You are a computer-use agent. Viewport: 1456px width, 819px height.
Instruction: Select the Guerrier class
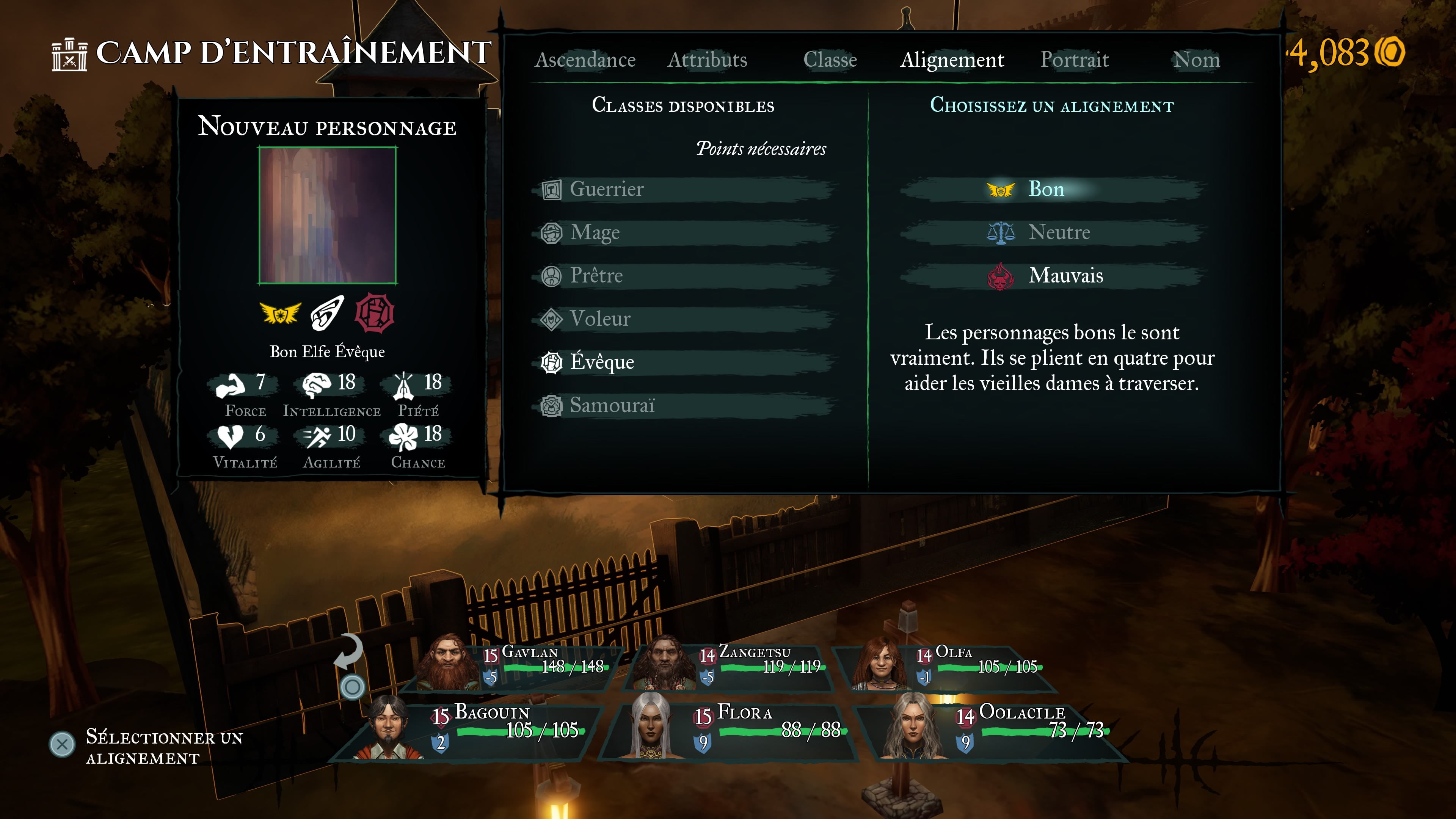[x=606, y=189]
